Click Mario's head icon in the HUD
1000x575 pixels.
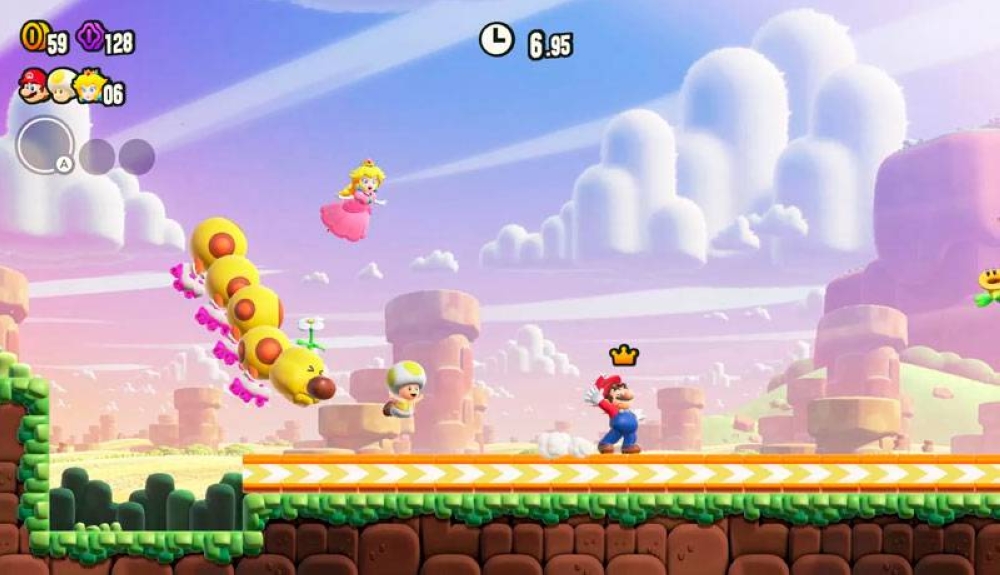click(32, 86)
